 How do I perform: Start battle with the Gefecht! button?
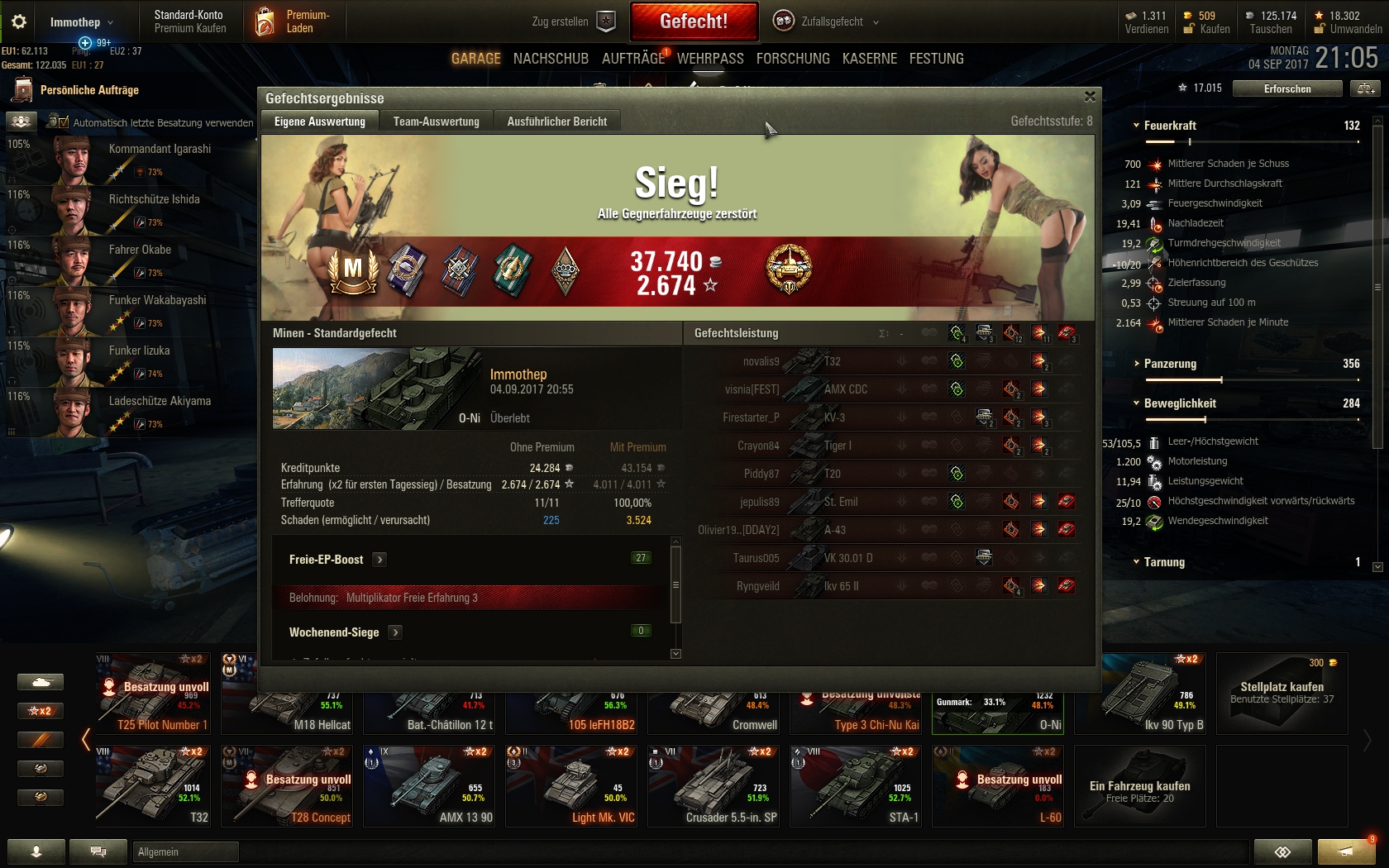click(694, 21)
